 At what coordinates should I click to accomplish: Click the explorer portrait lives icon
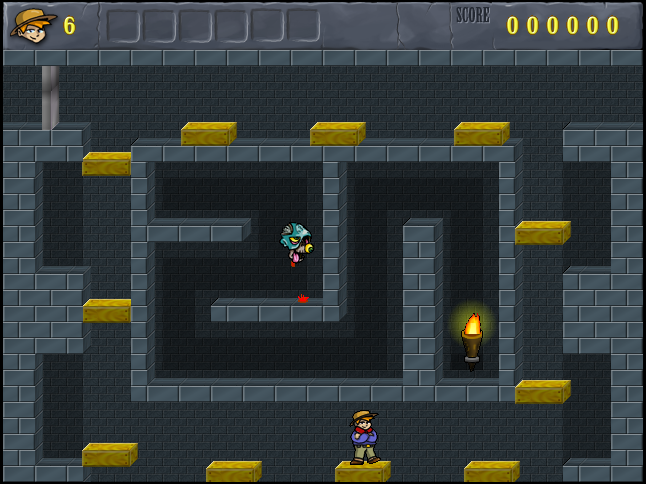[x=32, y=24]
